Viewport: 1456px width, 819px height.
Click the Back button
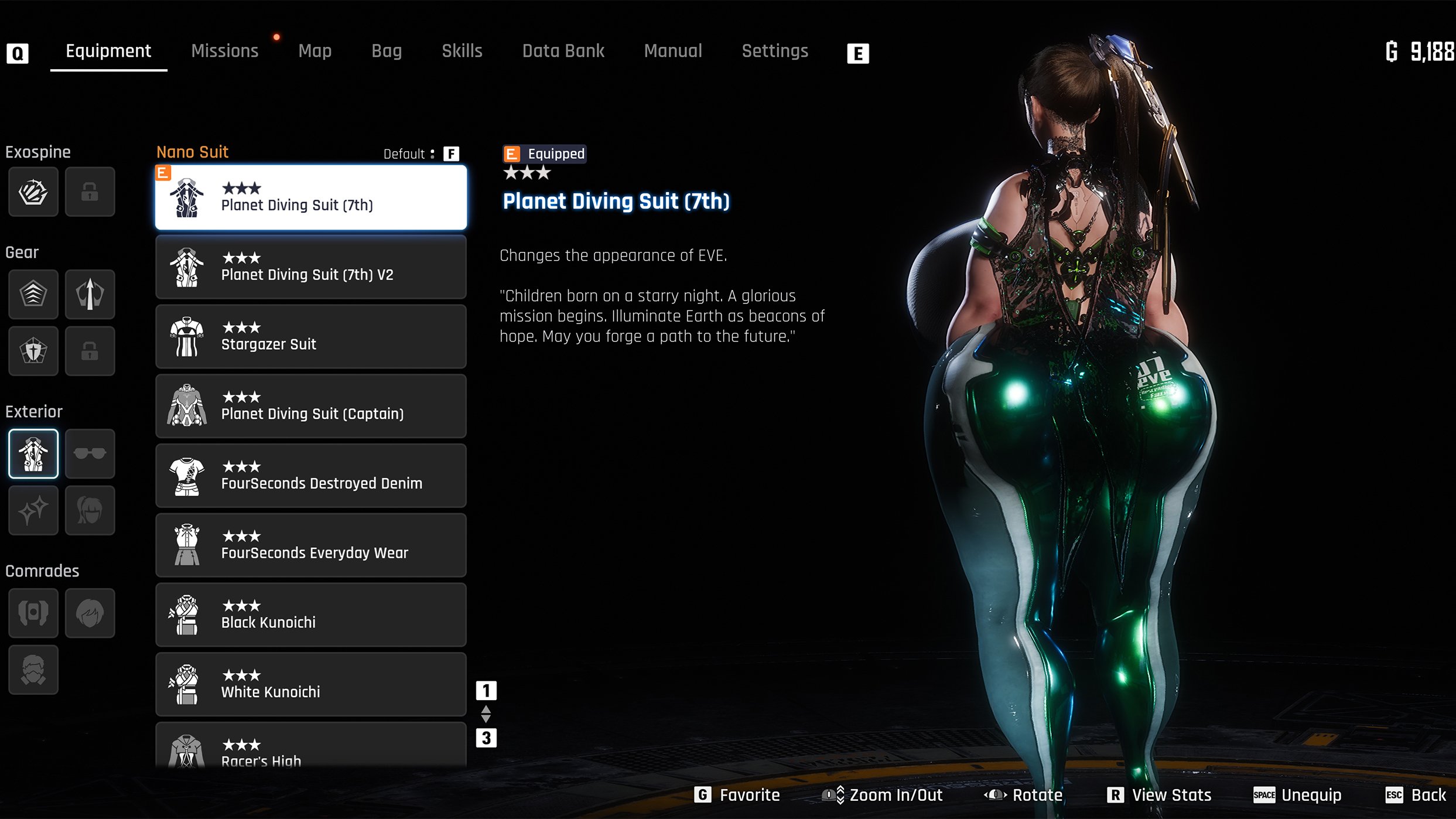pos(1416,795)
